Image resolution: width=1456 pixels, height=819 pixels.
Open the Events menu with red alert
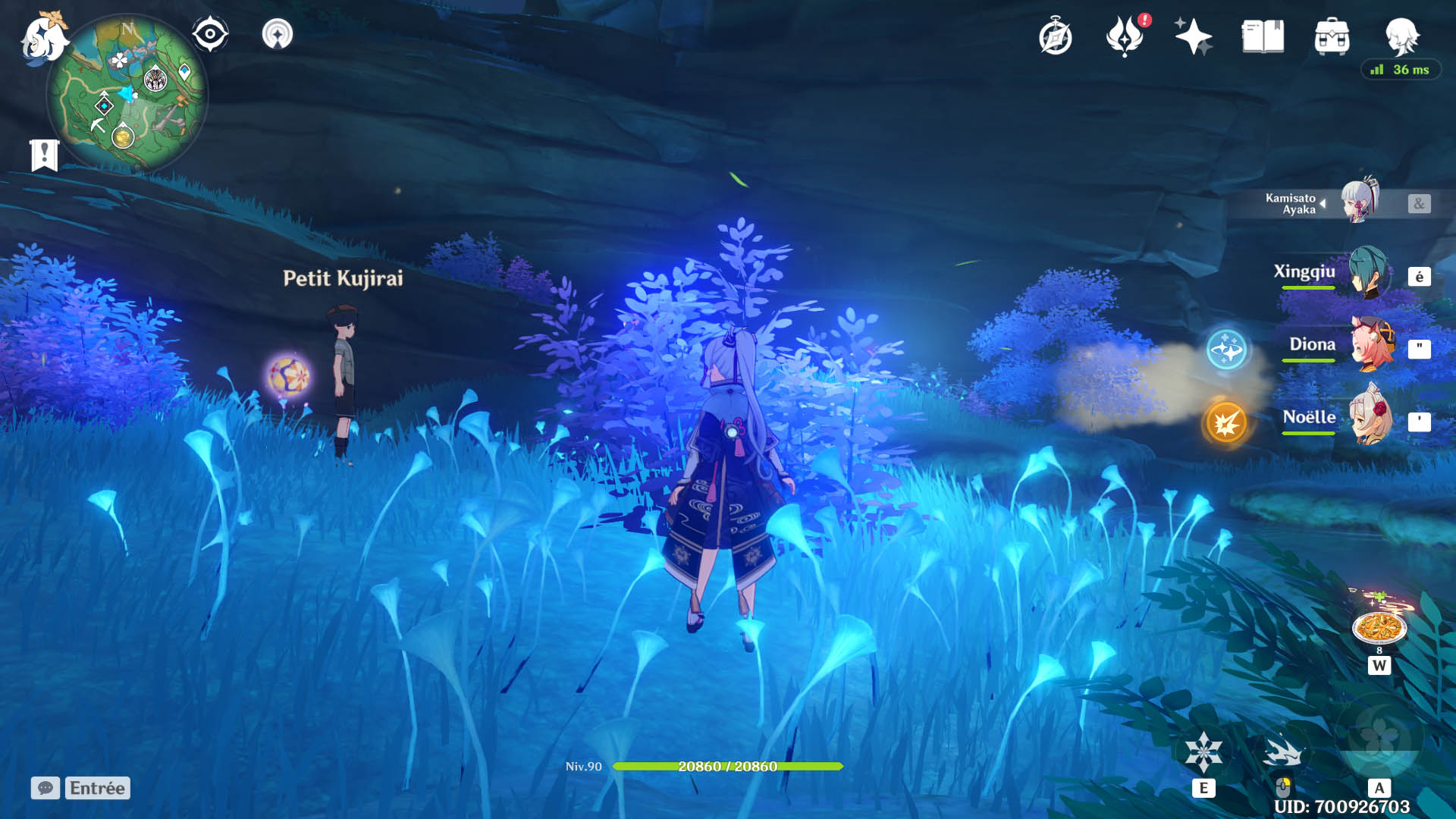1125,36
